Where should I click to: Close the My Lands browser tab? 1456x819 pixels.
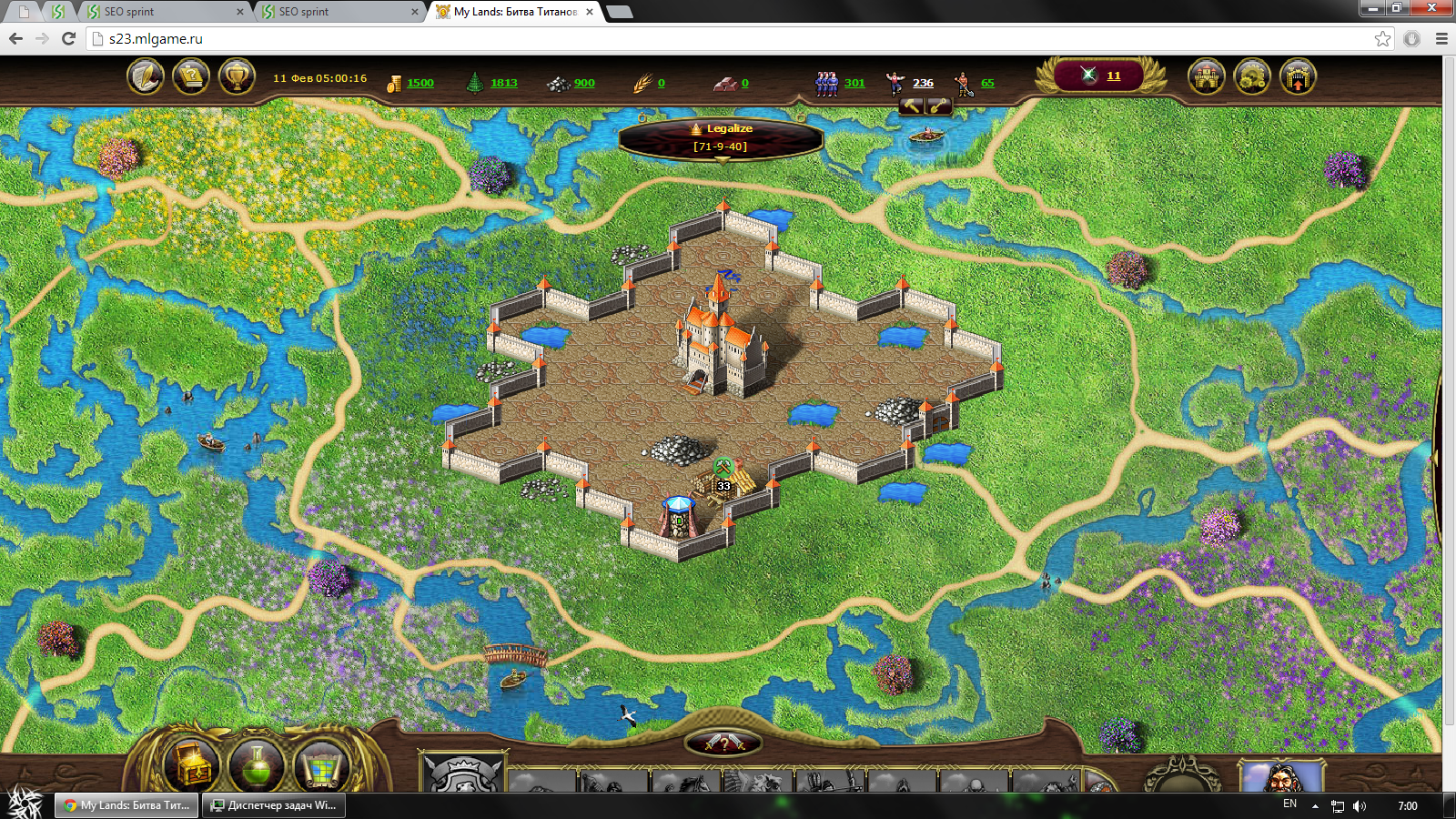pos(590,12)
